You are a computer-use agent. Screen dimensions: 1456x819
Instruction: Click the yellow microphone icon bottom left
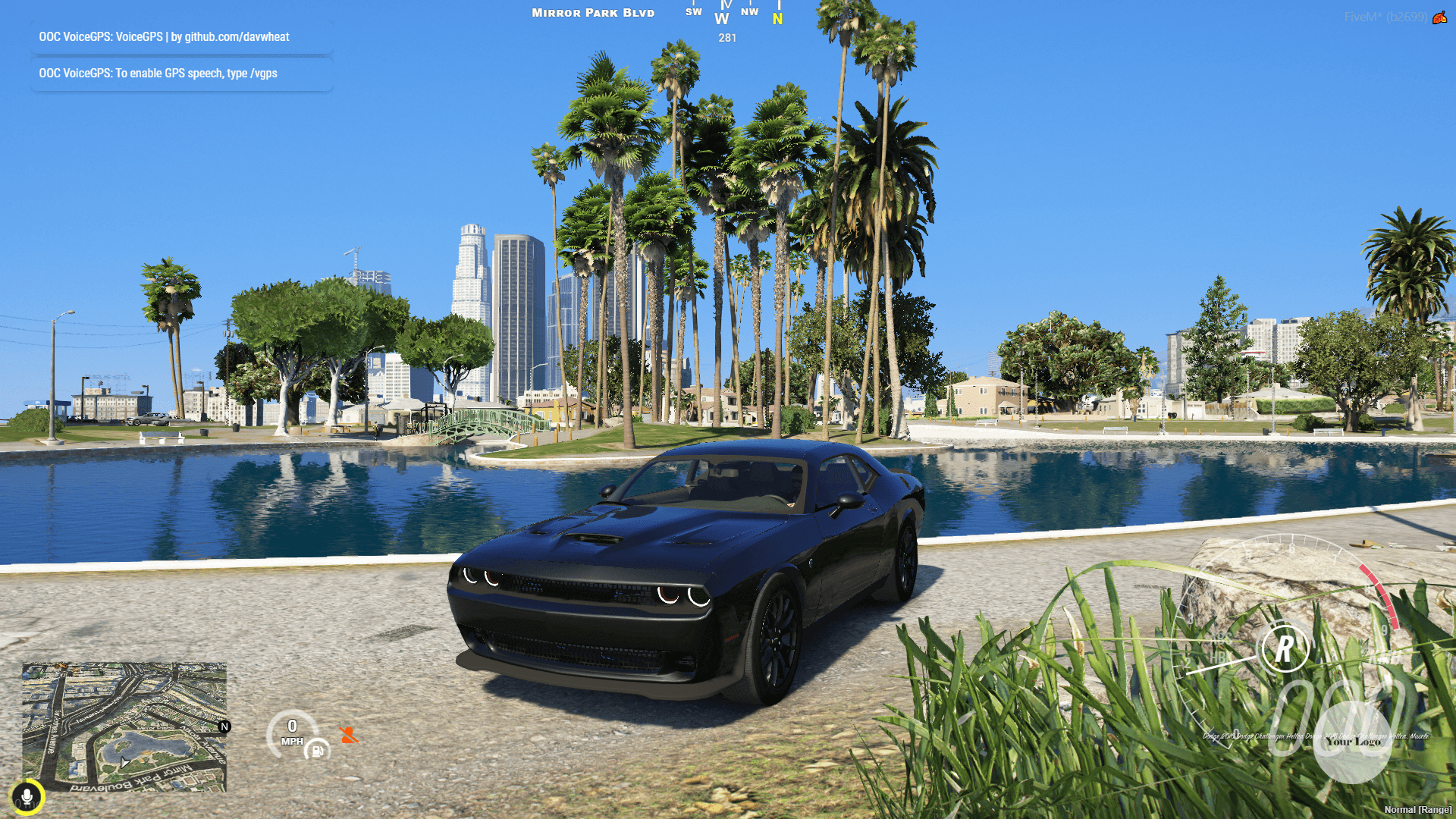click(27, 796)
